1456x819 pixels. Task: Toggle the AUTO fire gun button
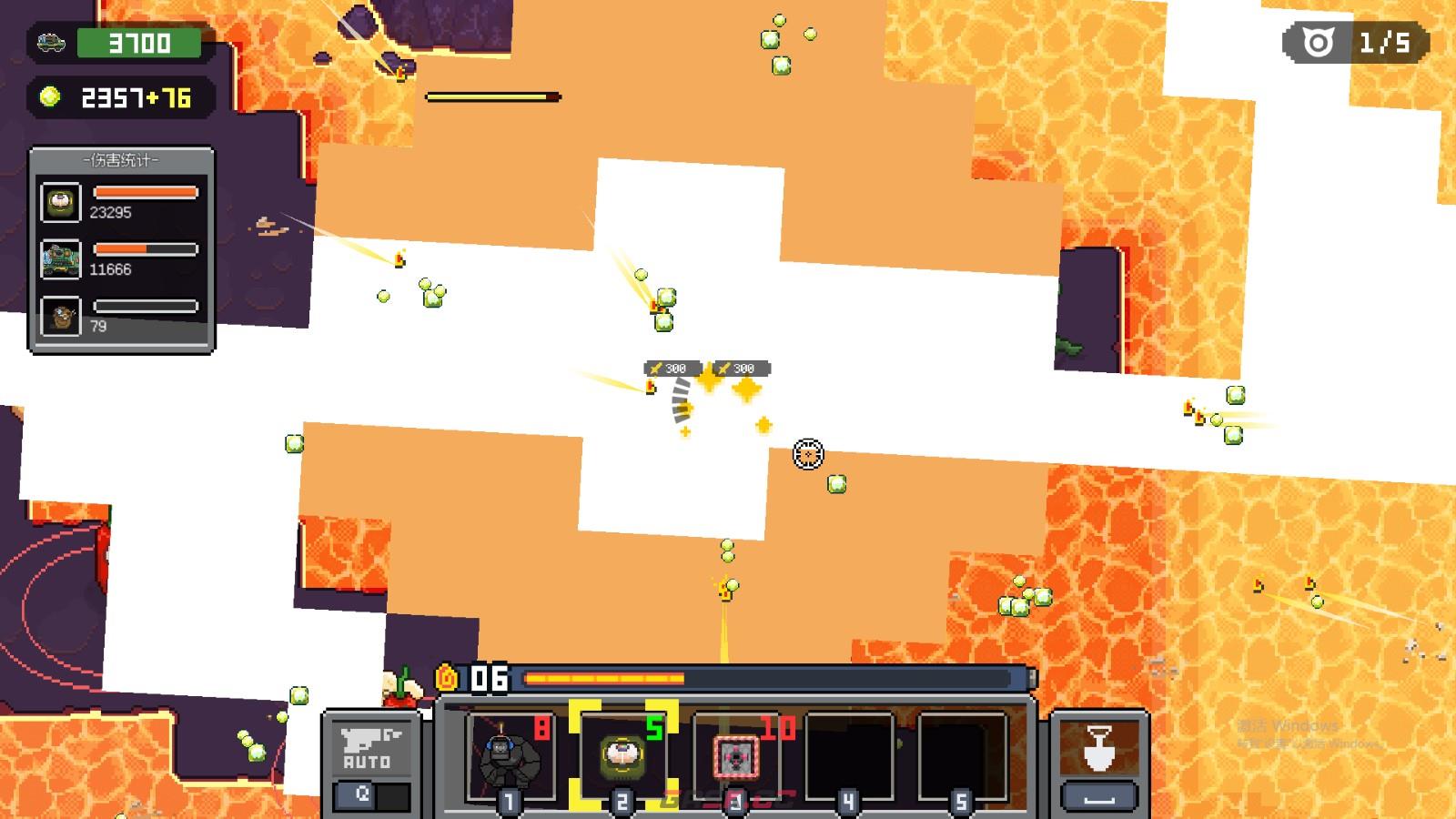click(367, 748)
